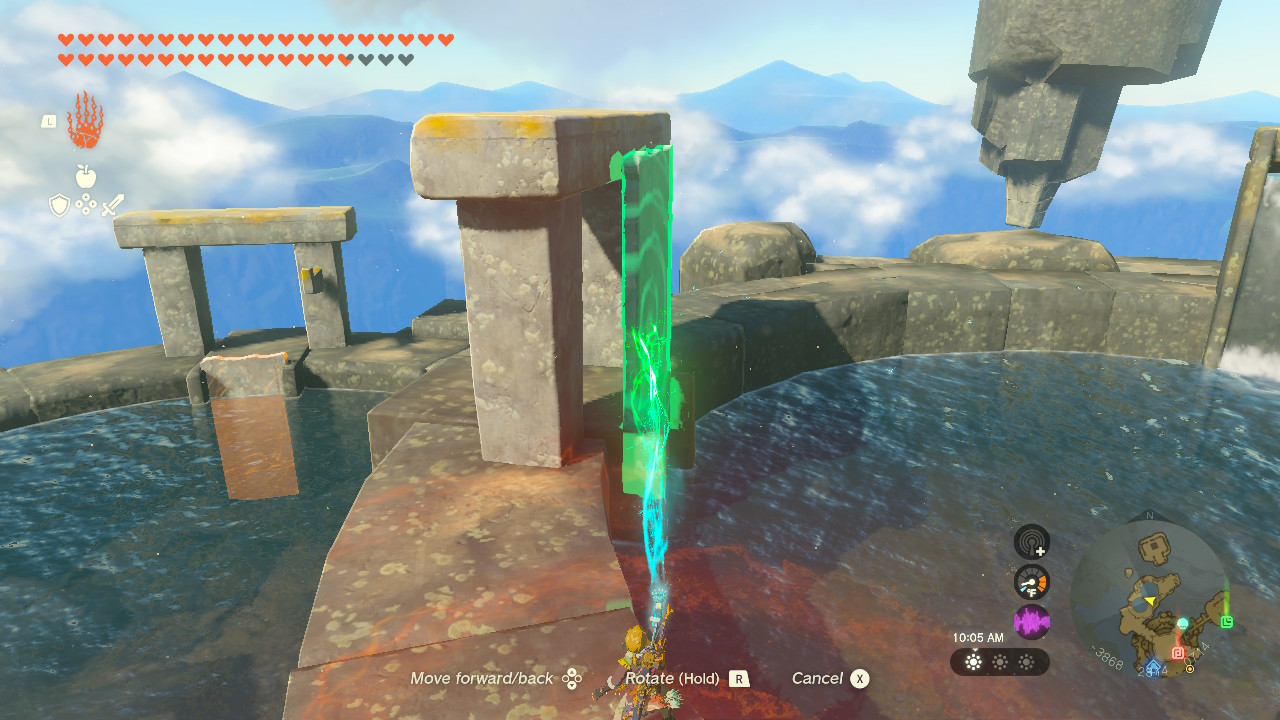Click the teal round marker on minimap
The height and width of the screenshot is (720, 1280).
(x=1182, y=623)
